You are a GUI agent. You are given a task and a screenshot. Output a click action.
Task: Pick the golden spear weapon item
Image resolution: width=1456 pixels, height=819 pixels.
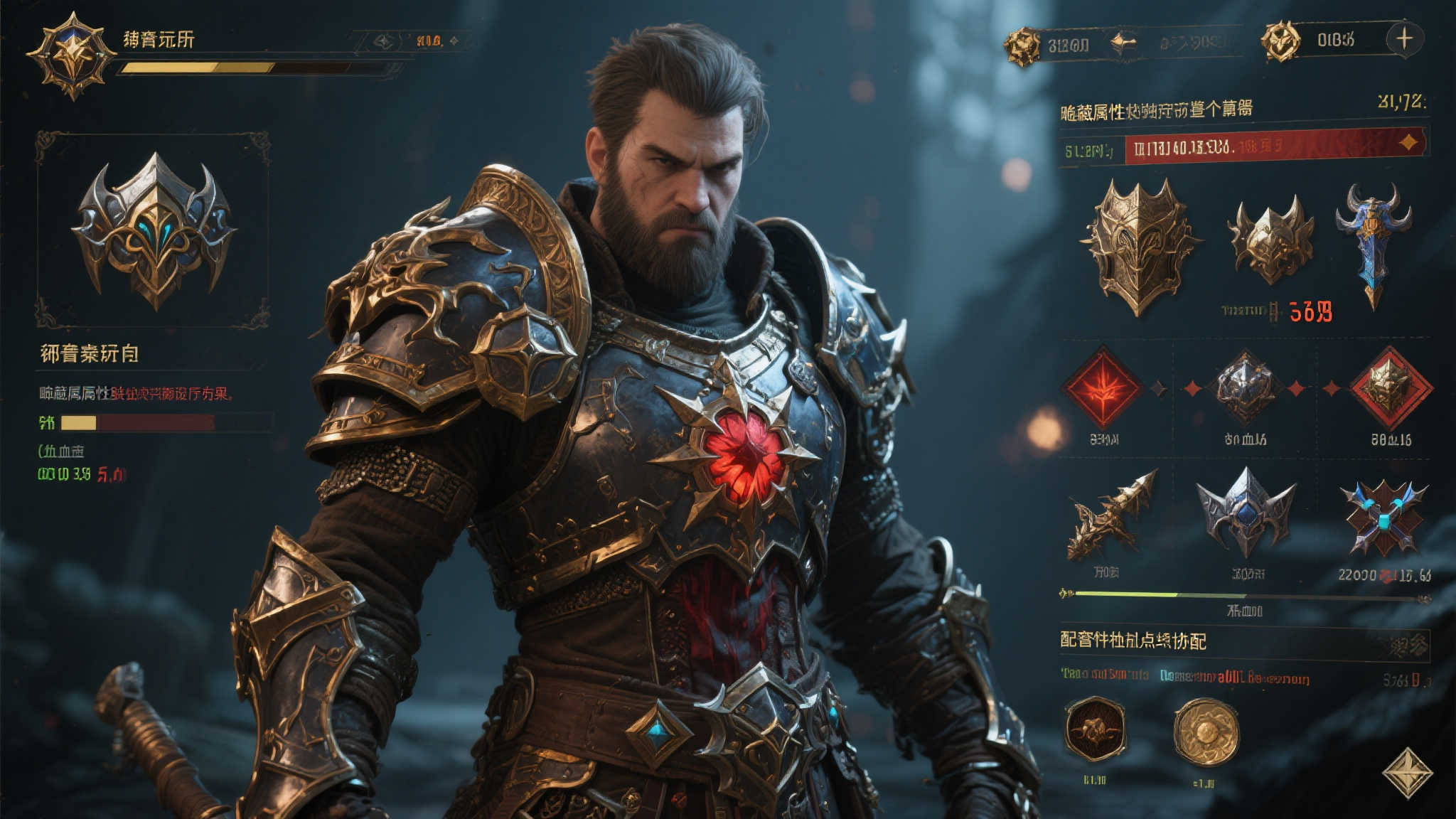pos(1110,516)
